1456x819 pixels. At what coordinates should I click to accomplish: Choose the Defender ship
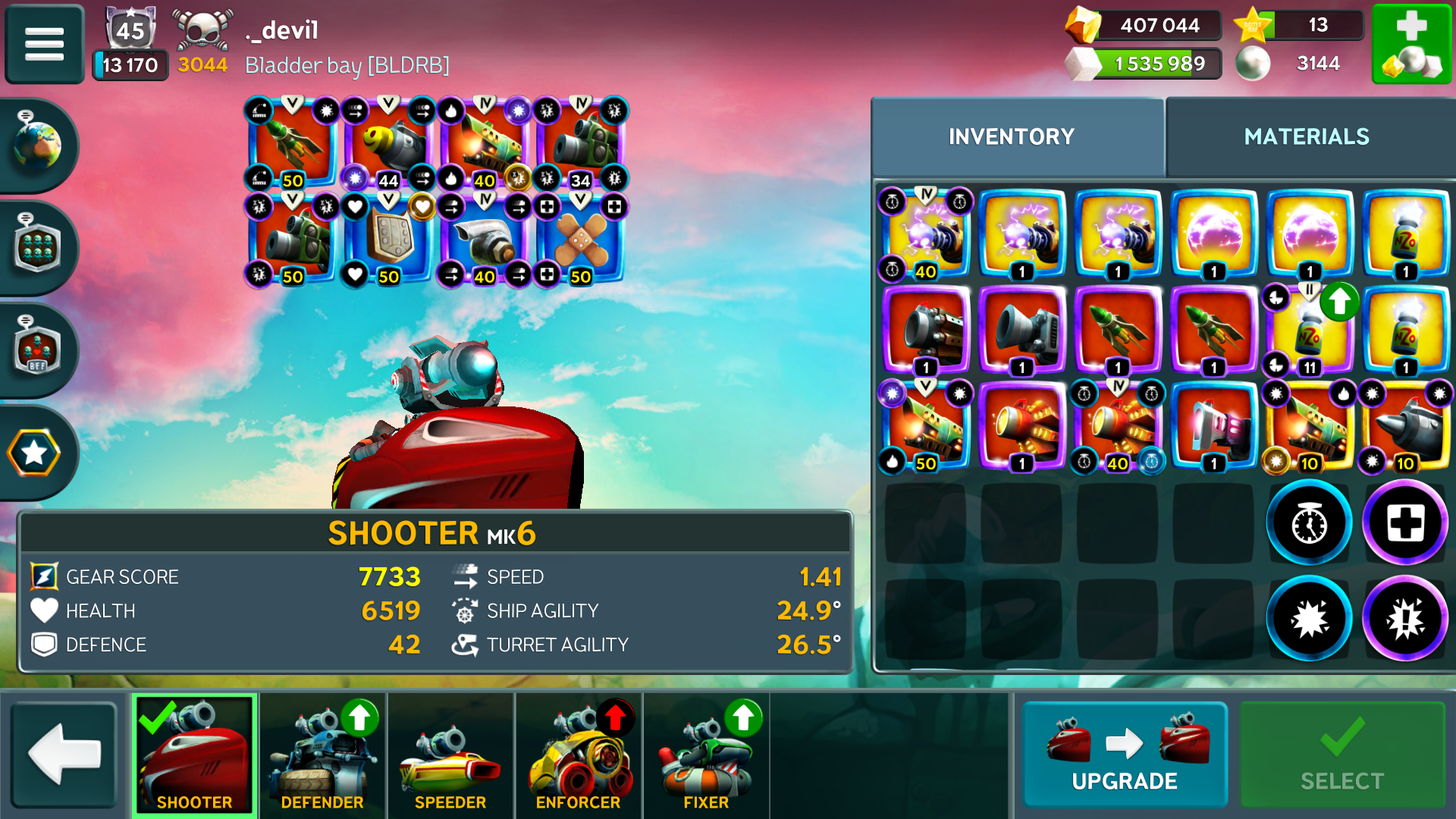click(x=322, y=754)
